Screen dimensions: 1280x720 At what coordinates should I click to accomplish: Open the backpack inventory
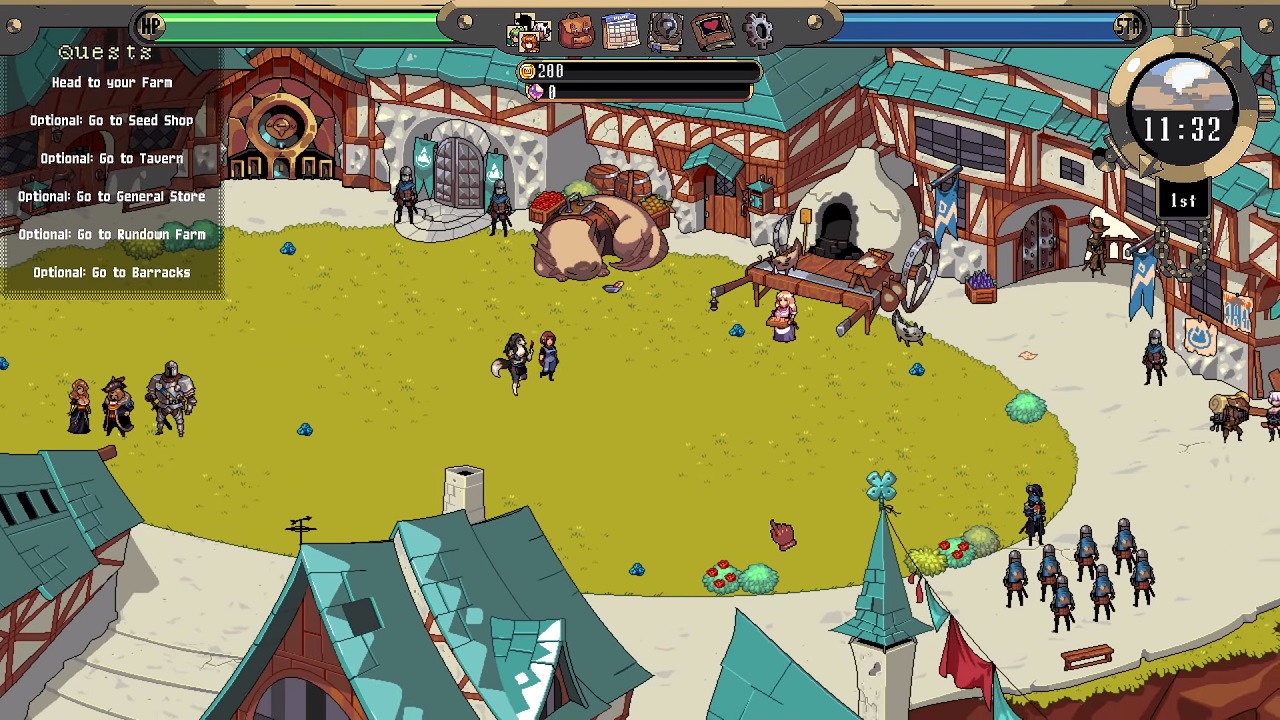(576, 31)
